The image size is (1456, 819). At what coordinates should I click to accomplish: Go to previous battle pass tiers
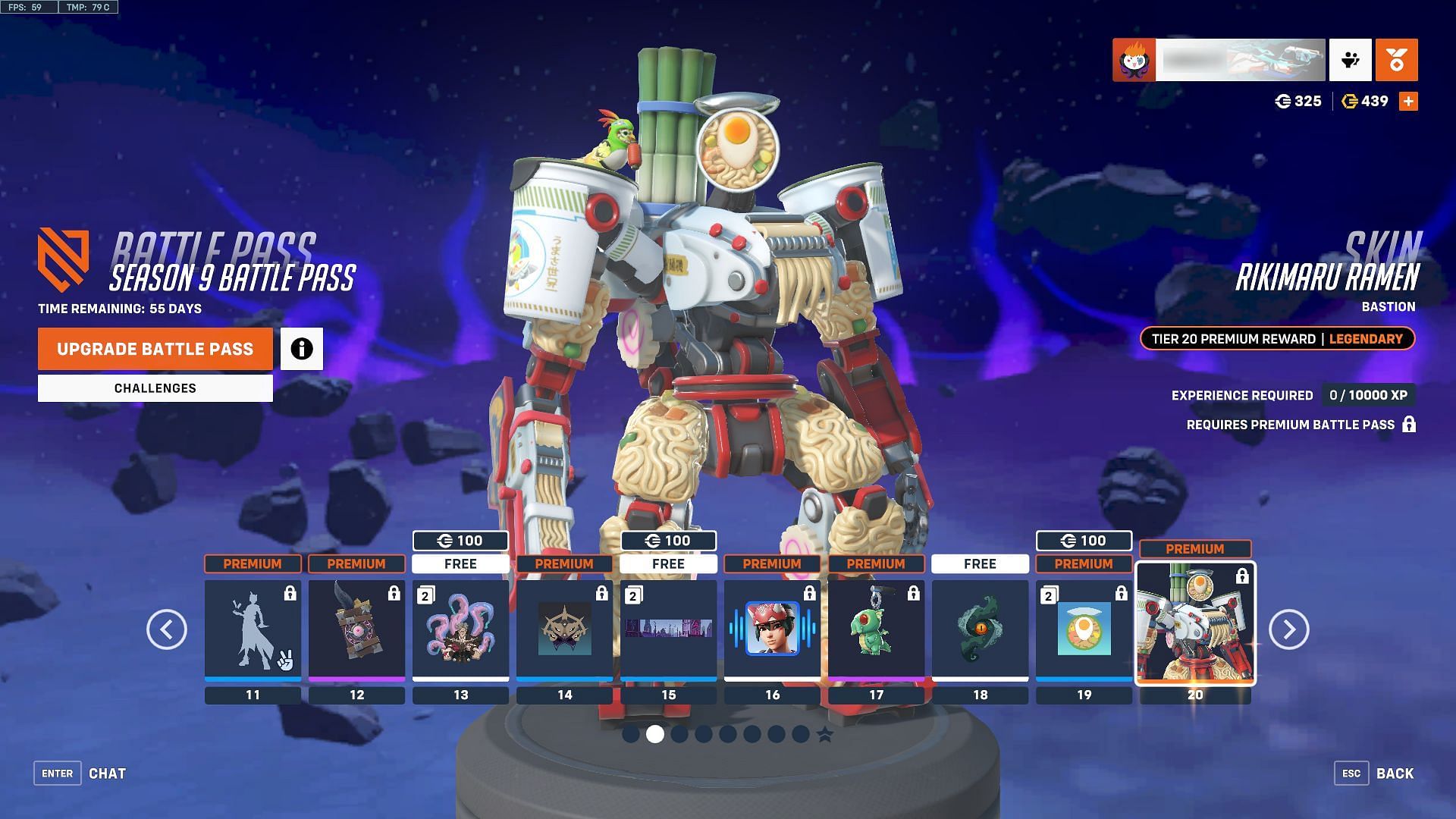coord(167,629)
